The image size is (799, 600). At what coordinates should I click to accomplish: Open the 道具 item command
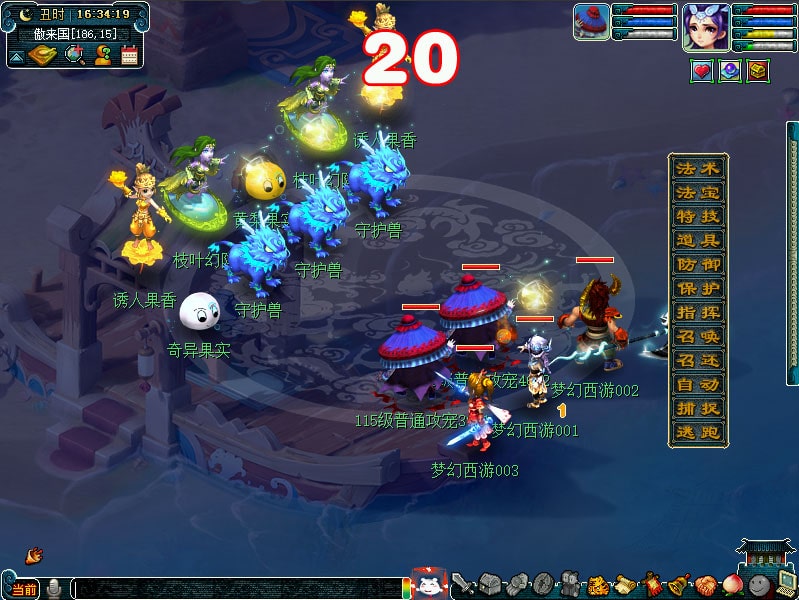tap(697, 240)
